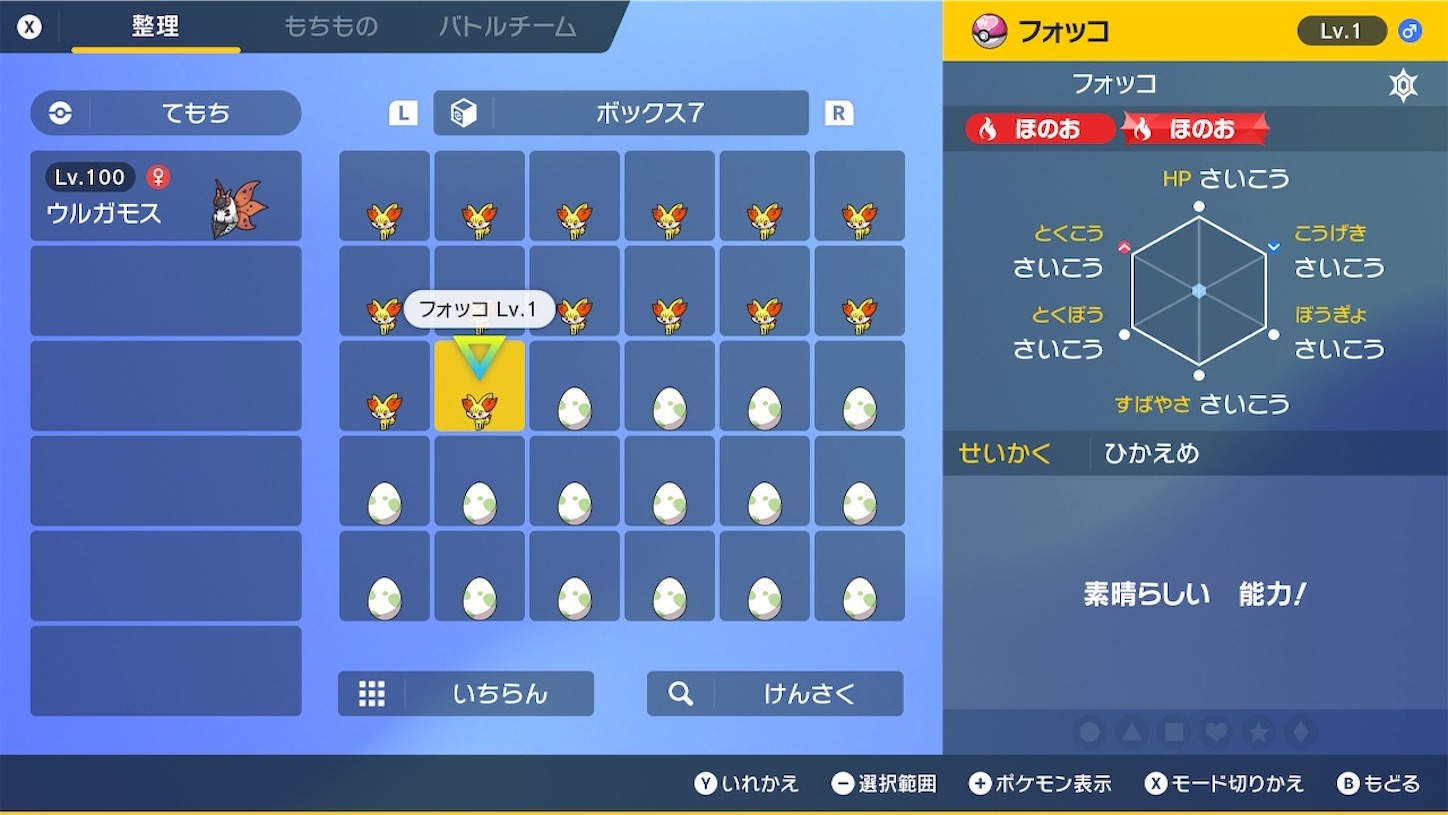Screen dimensions: 1448x815
Task: Select ウルガモス Lv.100 in the party list
Action: pyautogui.click(x=165, y=195)
